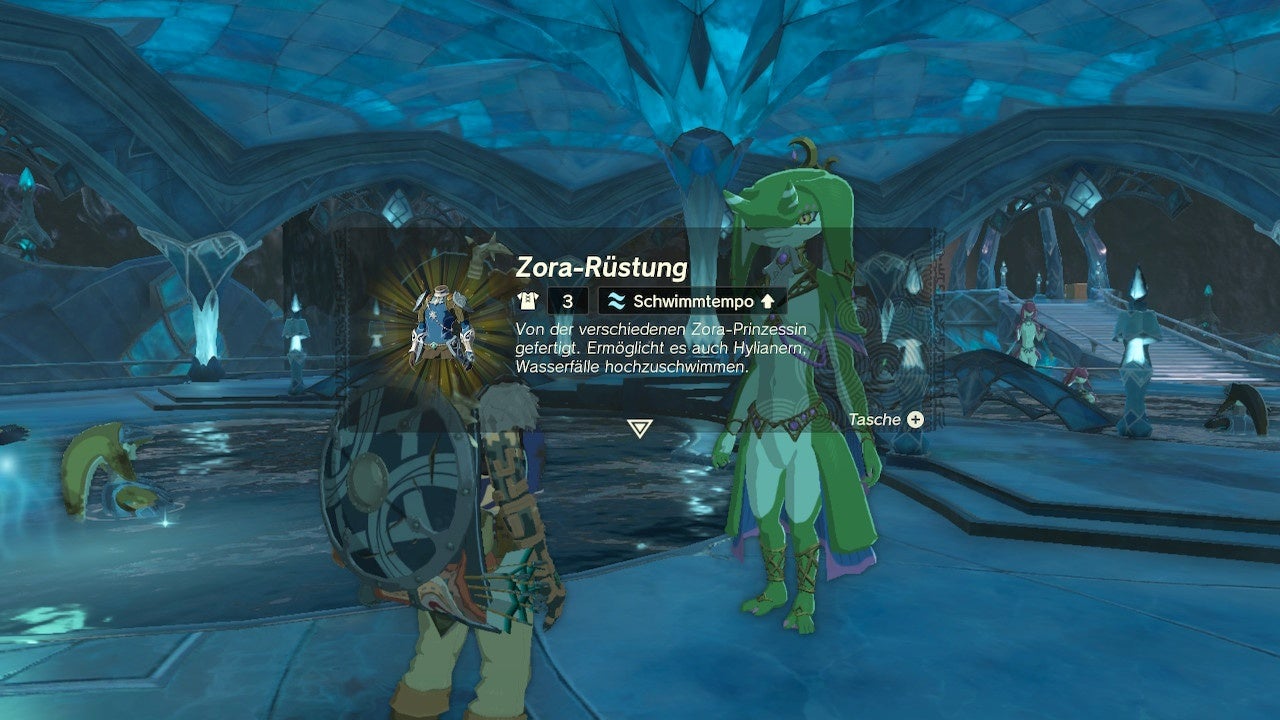Click the defense value 3 badge

coord(567,298)
